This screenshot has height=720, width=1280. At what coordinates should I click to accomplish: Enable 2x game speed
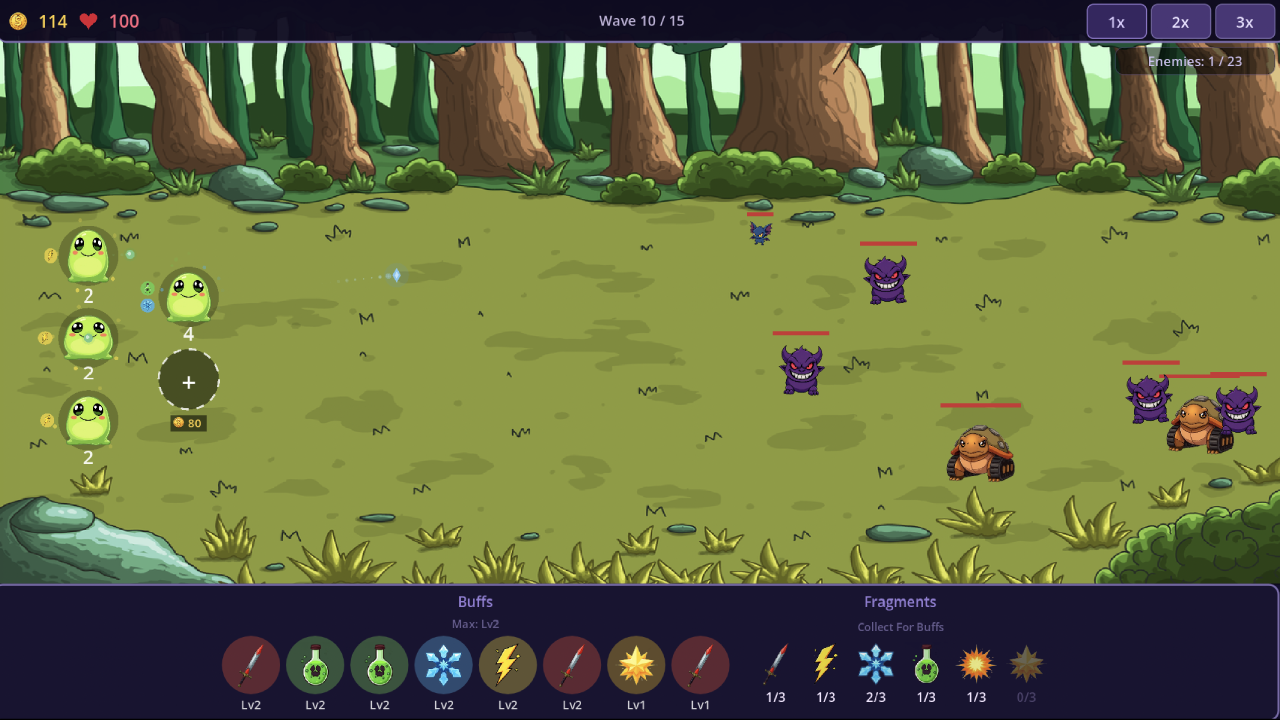[1180, 20]
